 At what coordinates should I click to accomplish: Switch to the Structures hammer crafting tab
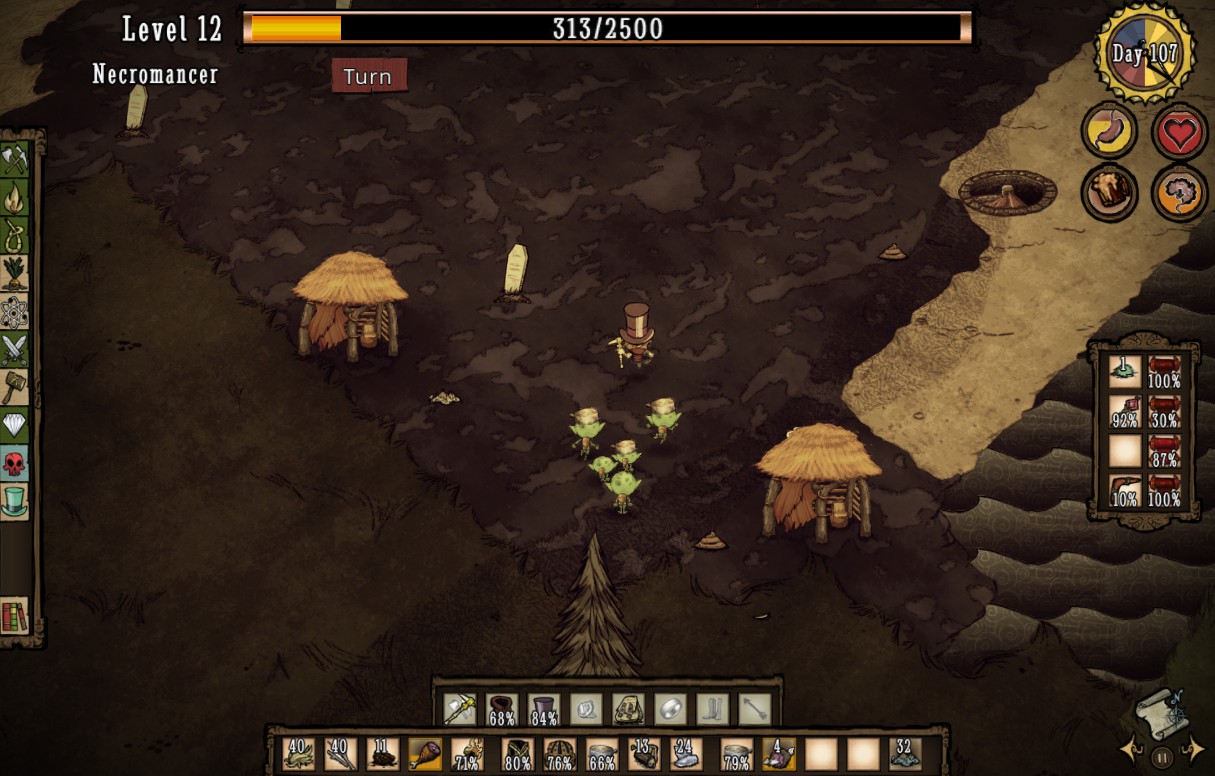point(15,388)
